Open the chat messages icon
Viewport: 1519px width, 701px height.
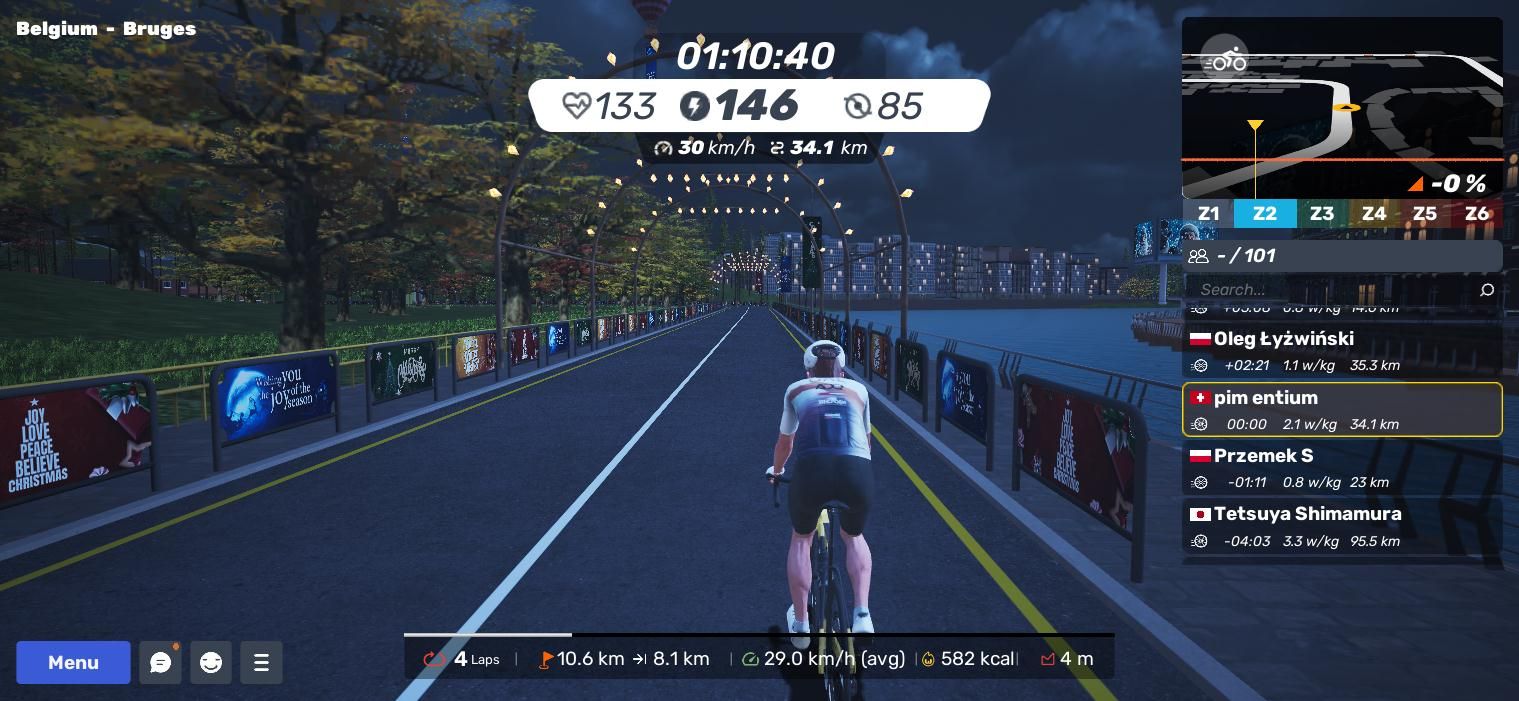(160, 662)
